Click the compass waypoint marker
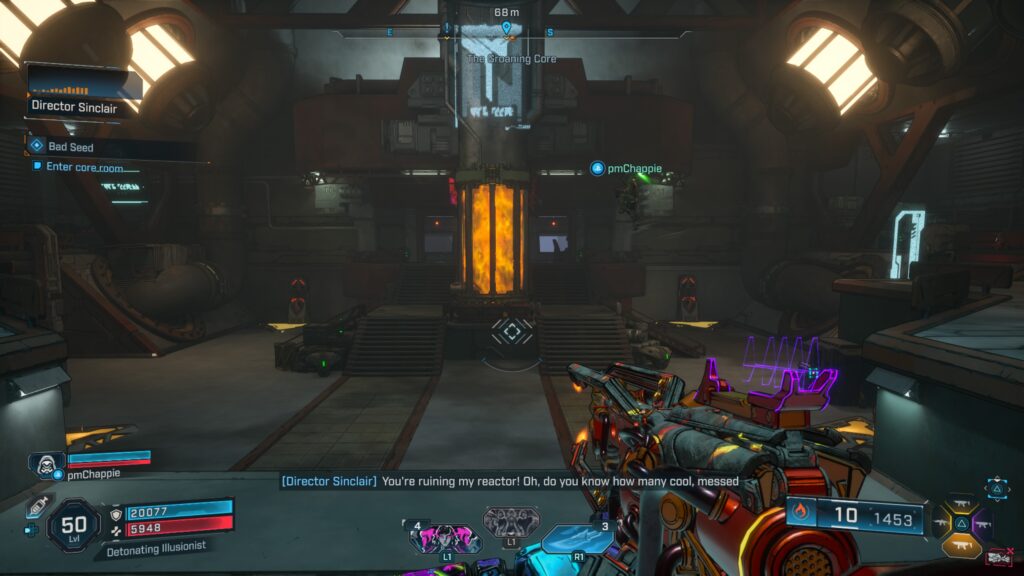 pyautogui.click(x=506, y=27)
